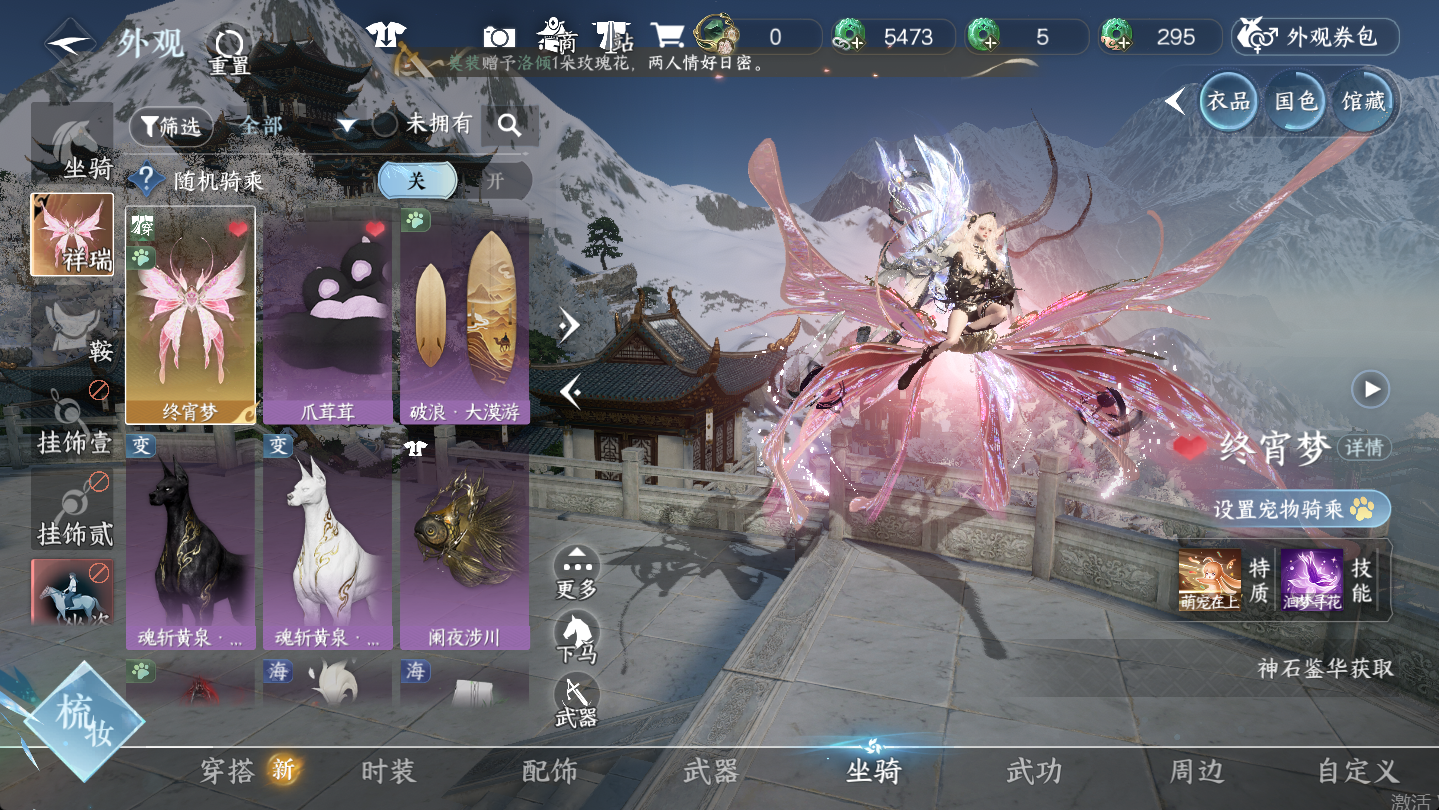Screen dimensions: 1439x810
Task: Dismount with the 下马 button
Action: coord(577,639)
